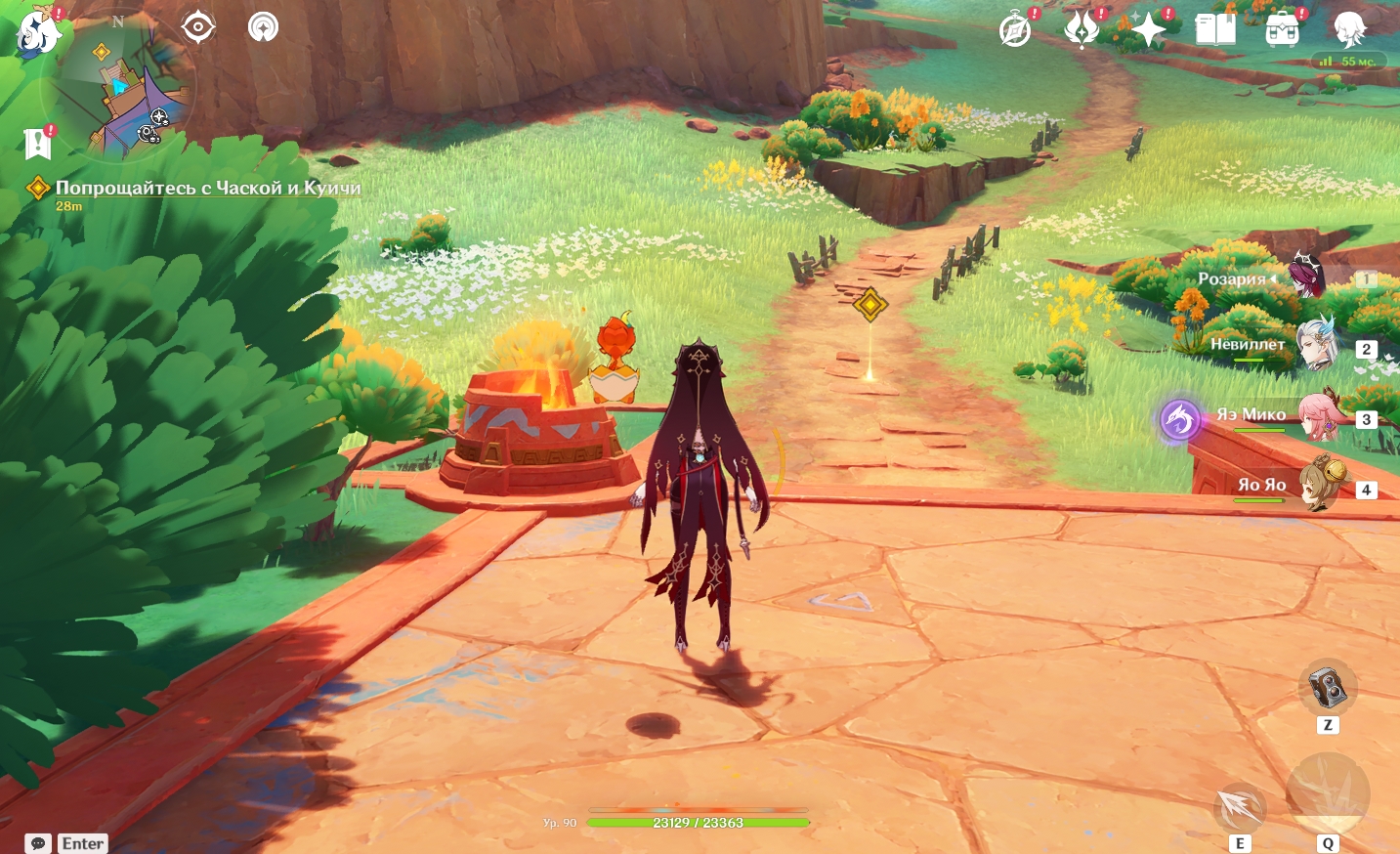Open the quest log exclamation icon

pyautogui.click(x=37, y=143)
